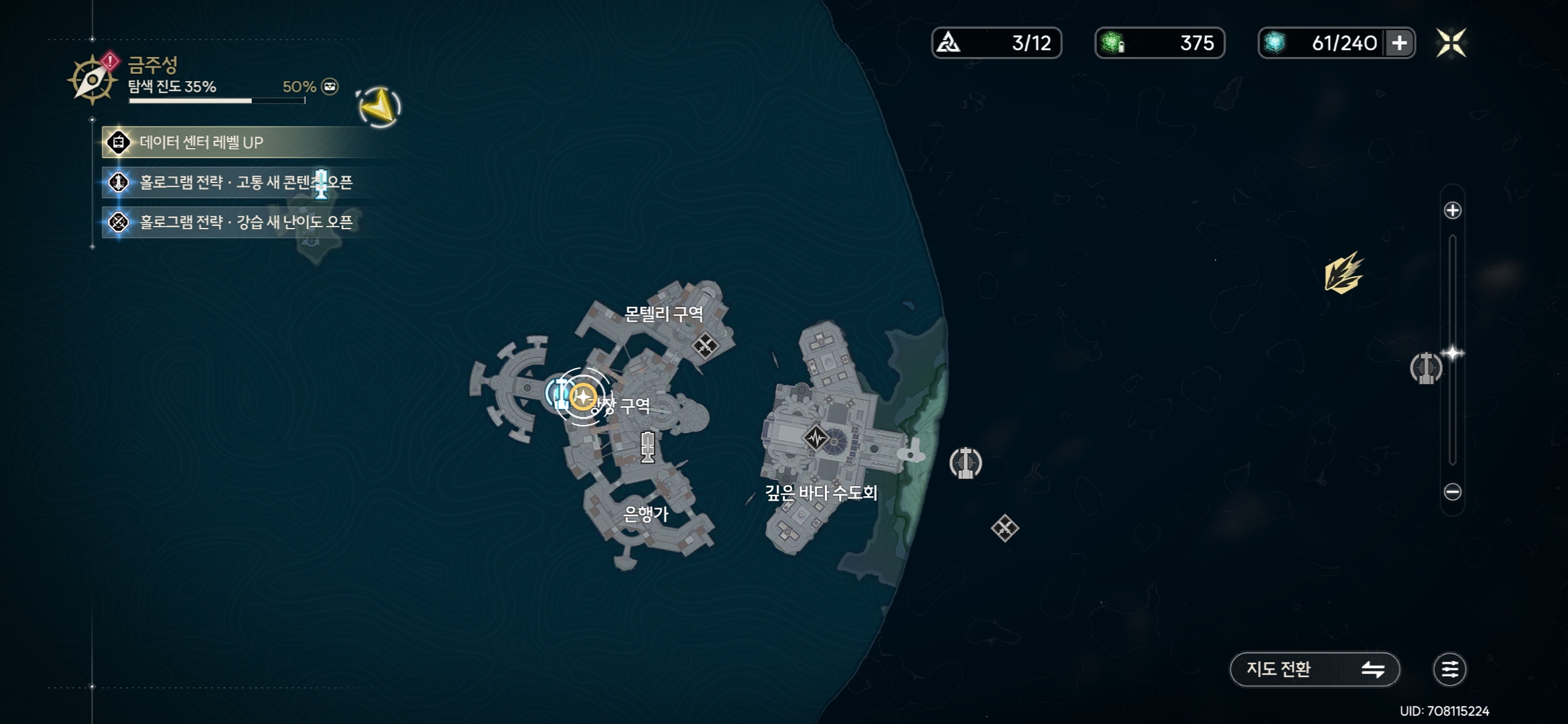Select the 몬텔리 구역 diamond map marker
Image resolution: width=1568 pixels, height=724 pixels.
(x=705, y=346)
